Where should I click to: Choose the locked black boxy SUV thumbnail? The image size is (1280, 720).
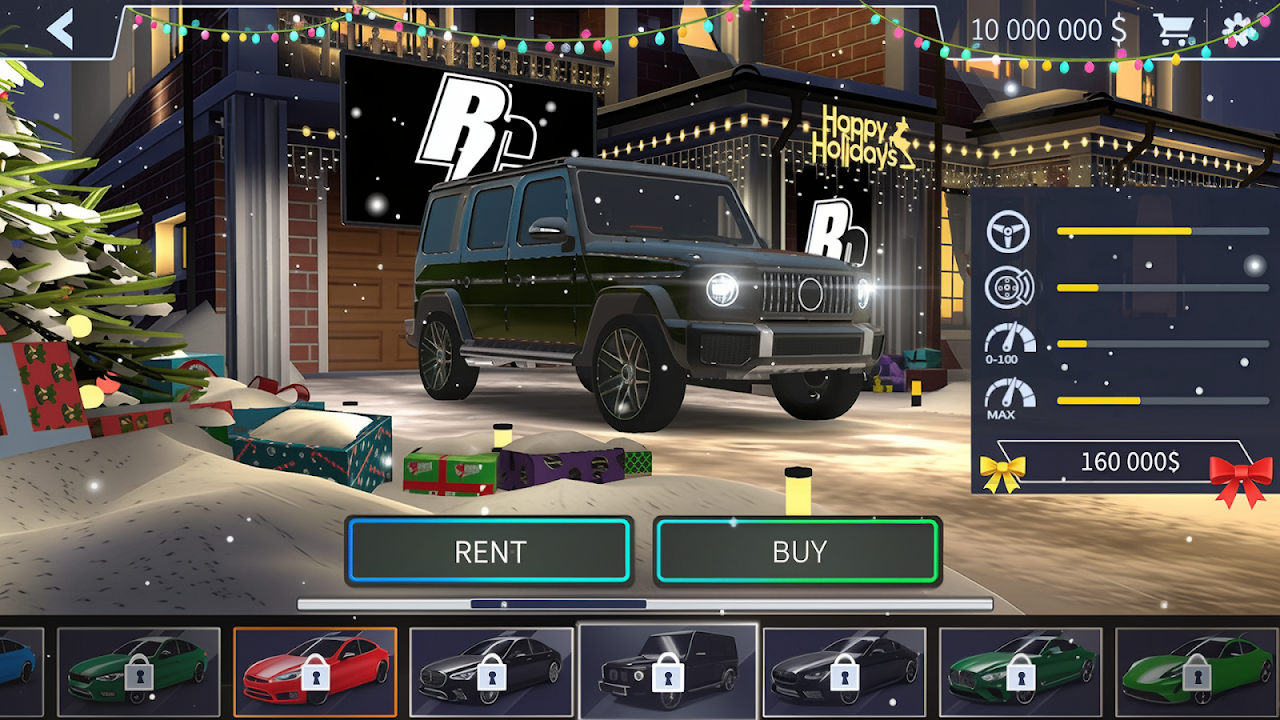click(x=667, y=672)
